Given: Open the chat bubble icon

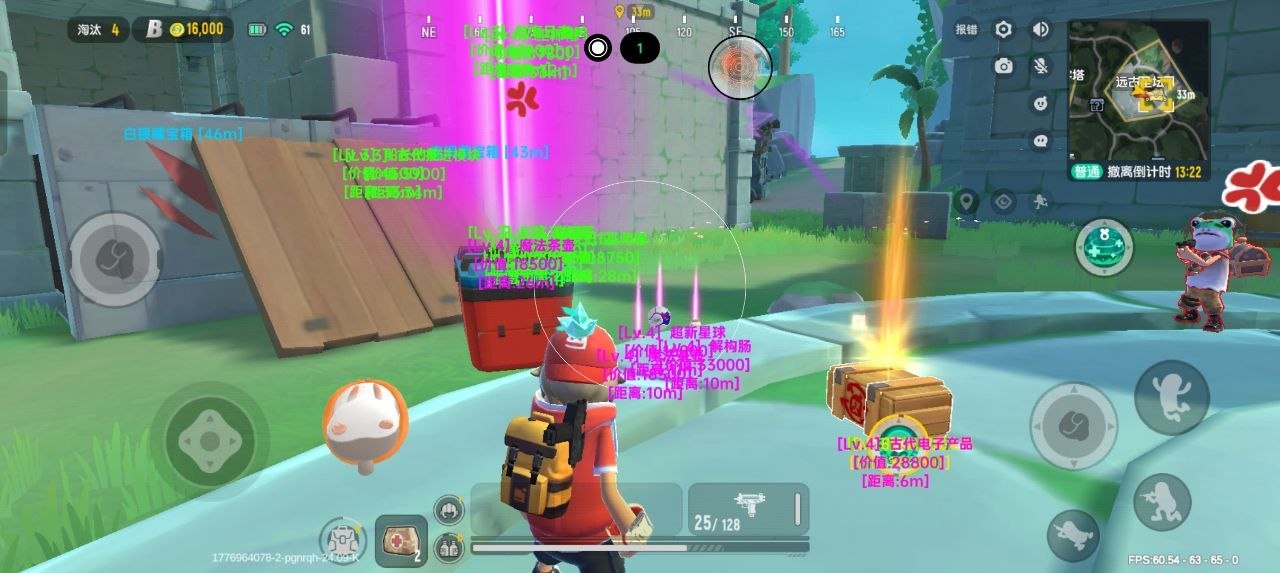Looking at the screenshot, I should pos(1041,141).
